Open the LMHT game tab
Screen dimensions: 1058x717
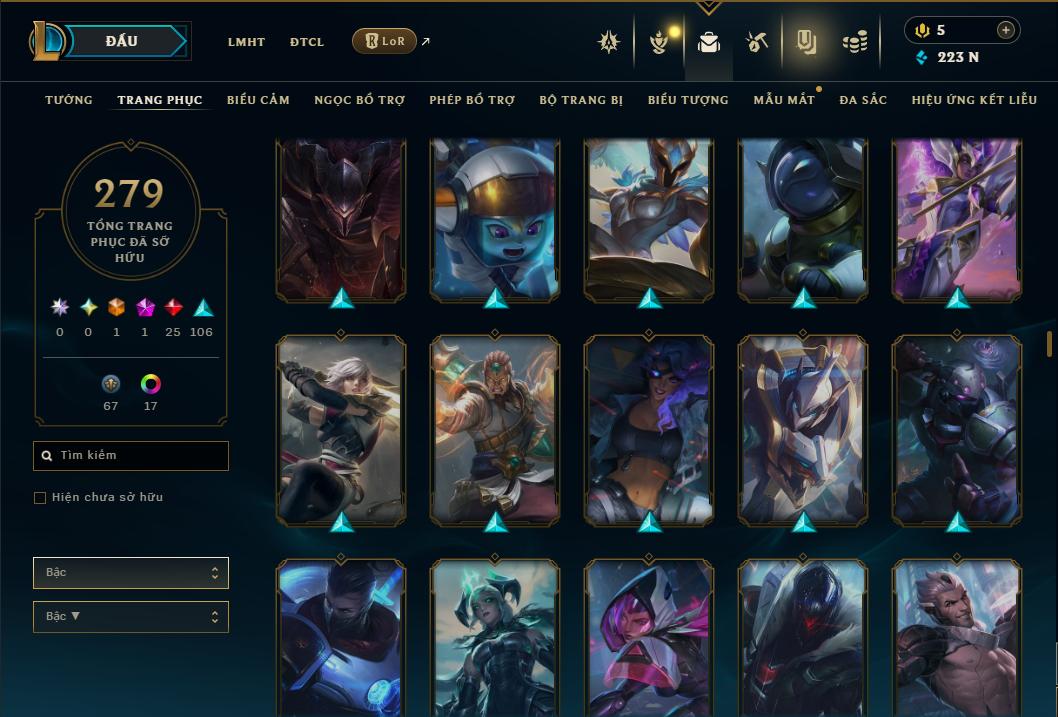point(246,42)
